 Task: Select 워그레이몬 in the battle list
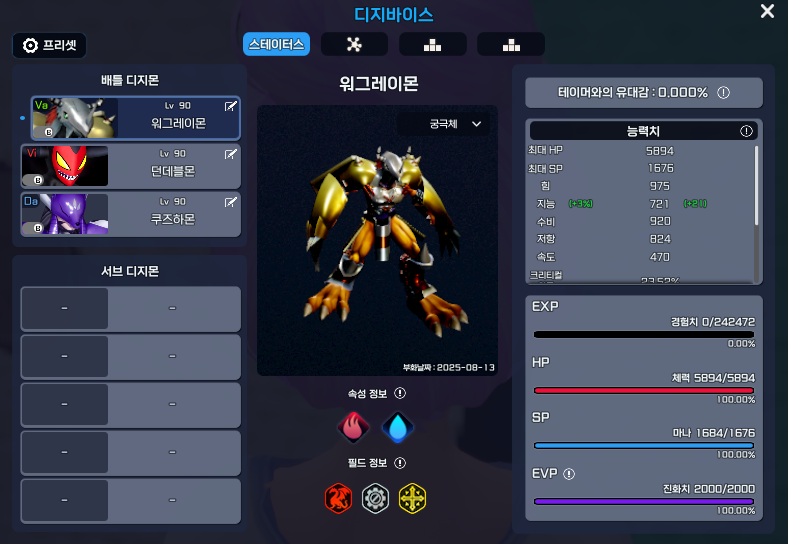click(135, 118)
